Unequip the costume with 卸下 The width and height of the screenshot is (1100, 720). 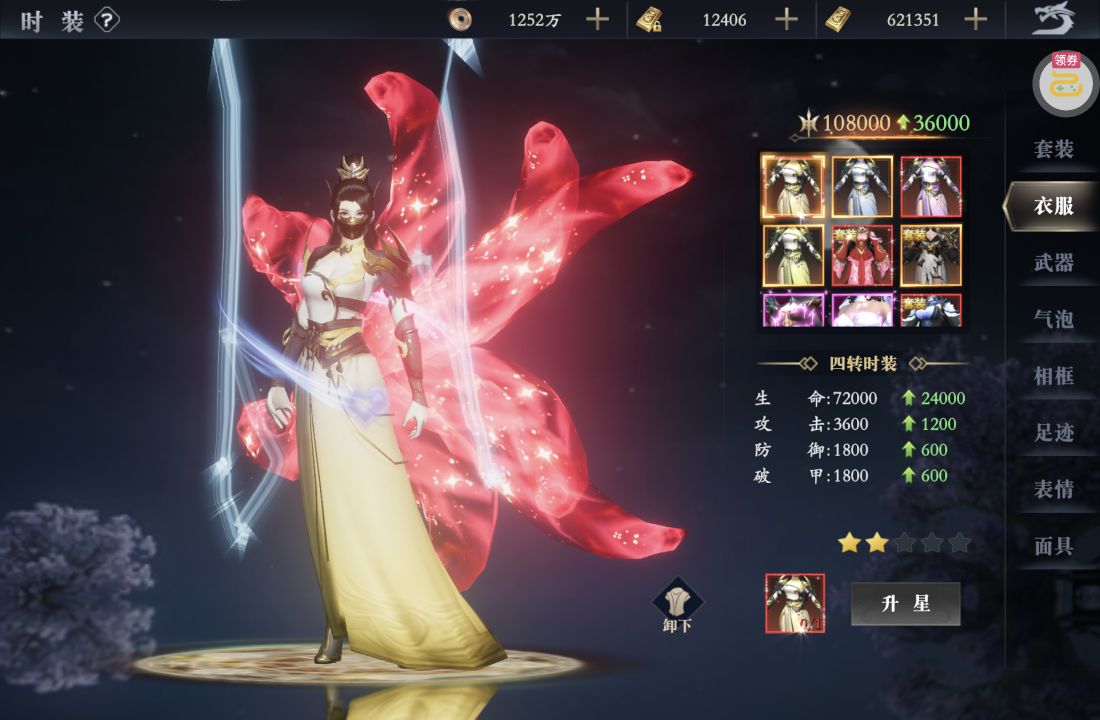[x=678, y=606]
